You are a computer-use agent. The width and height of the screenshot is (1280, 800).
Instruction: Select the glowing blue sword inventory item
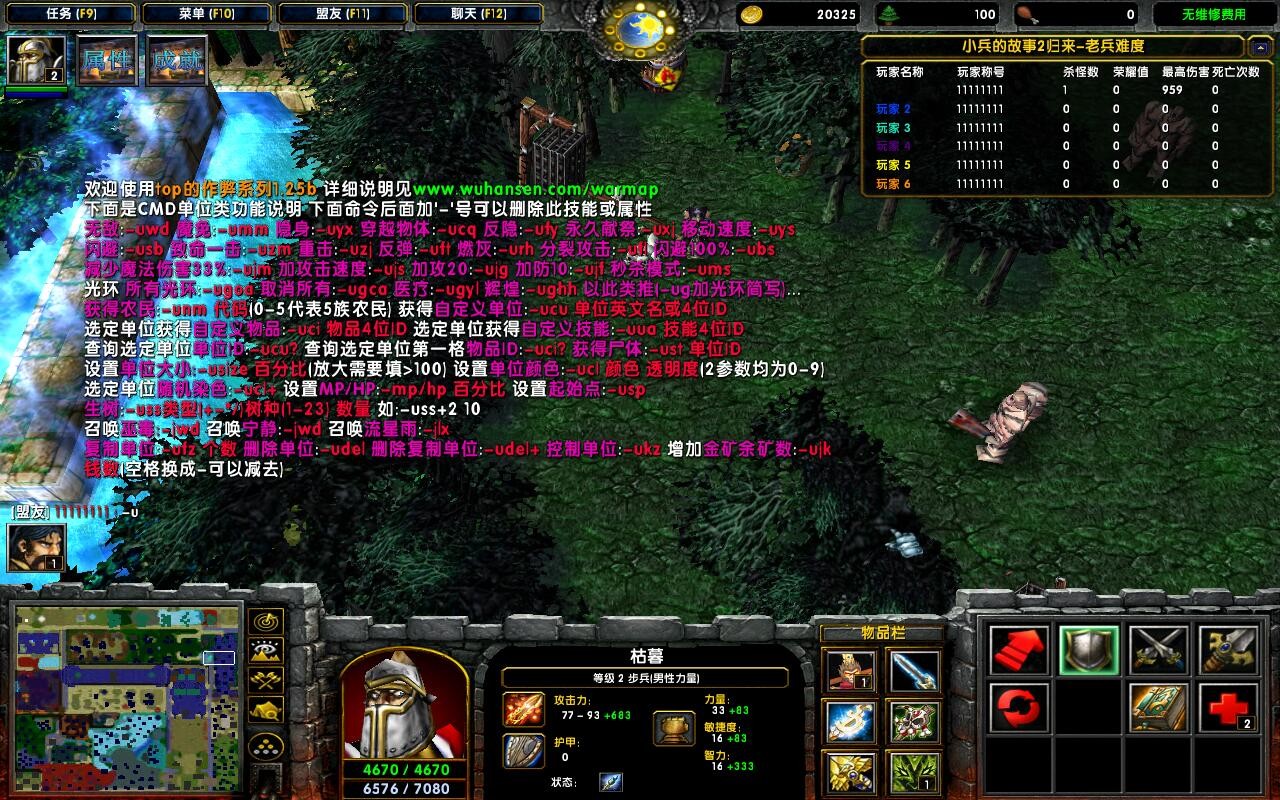[914, 670]
